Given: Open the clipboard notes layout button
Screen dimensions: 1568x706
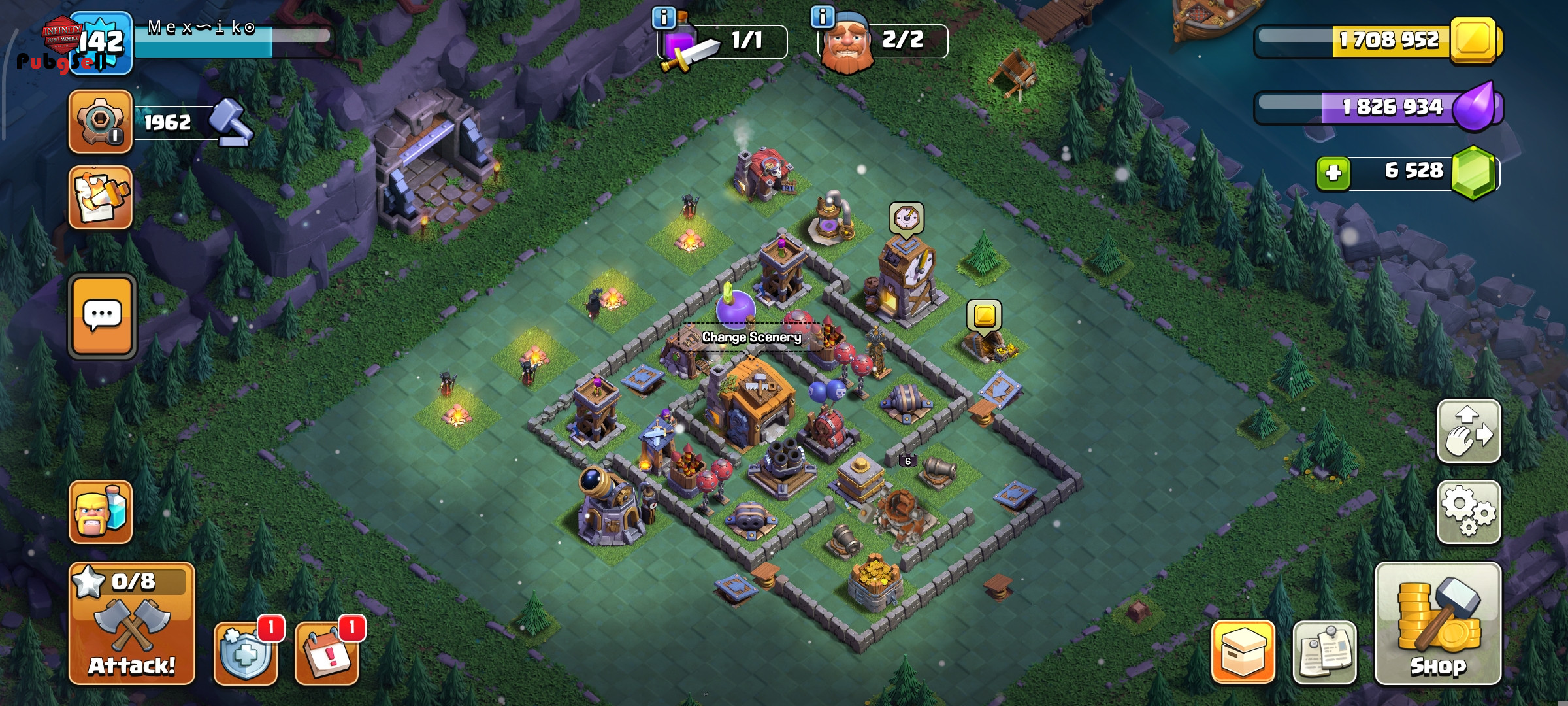Looking at the screenshot, I should [1324, 653].
